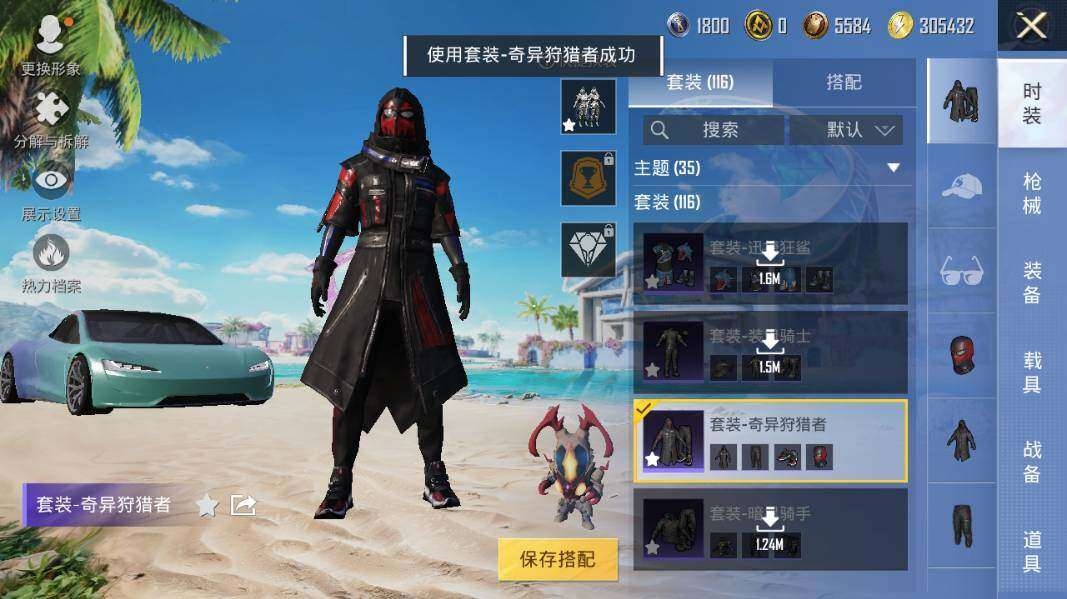Screen dimensions: 1067x599
Task: Open 更换形象 character change
Action: pos(50,45)
